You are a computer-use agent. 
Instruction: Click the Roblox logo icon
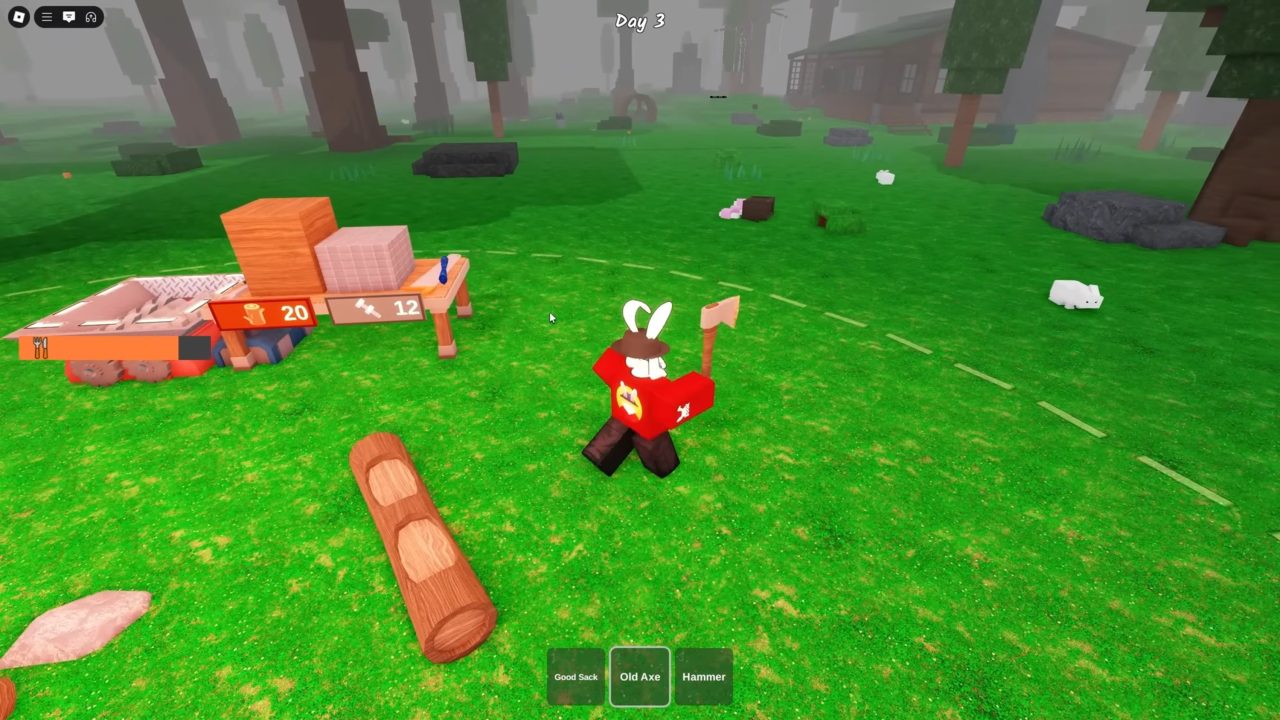[x=18, y=17]
